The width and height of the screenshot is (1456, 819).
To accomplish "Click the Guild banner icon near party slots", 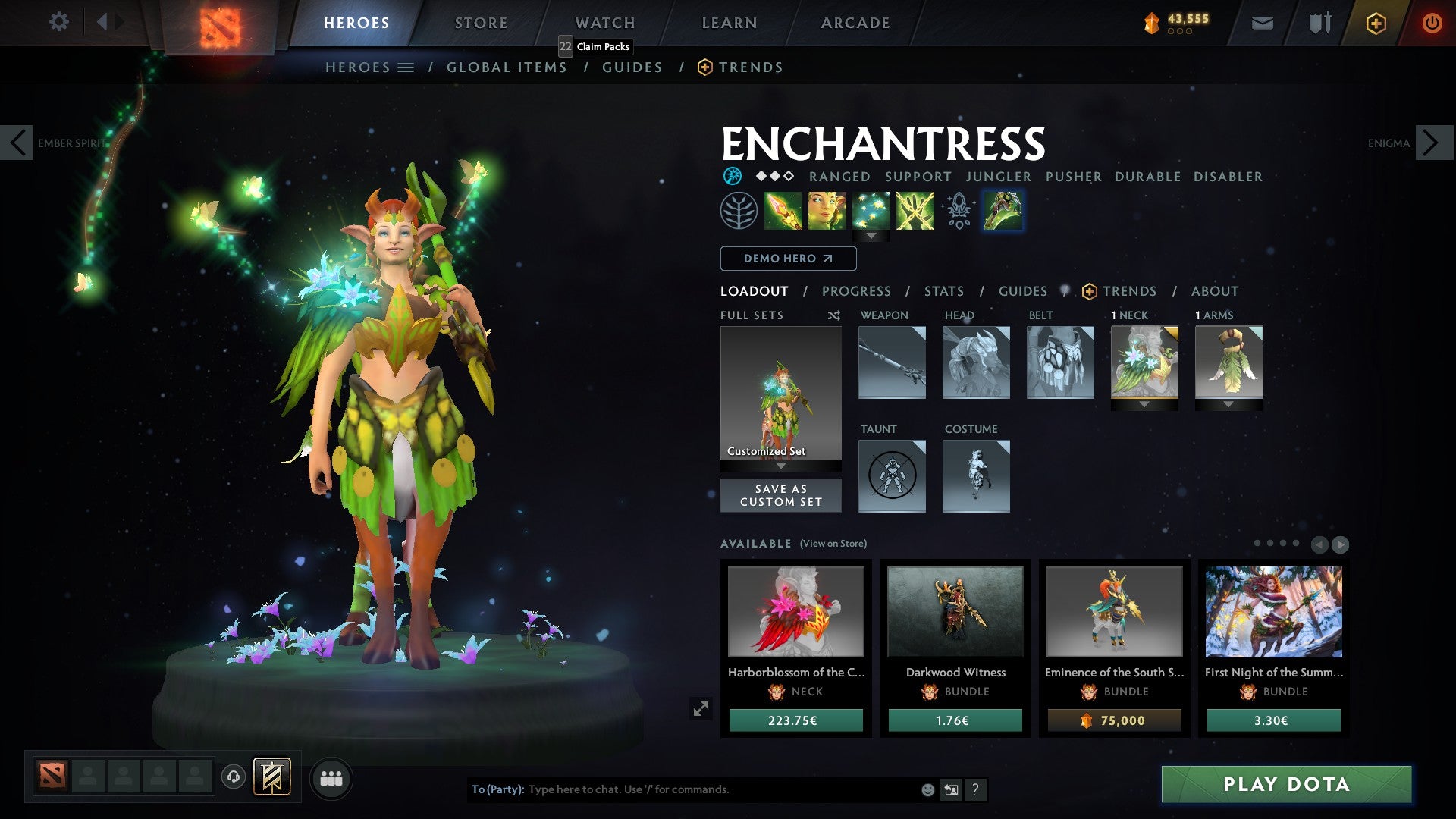I will pyautogui.click(x=271, y=777).
